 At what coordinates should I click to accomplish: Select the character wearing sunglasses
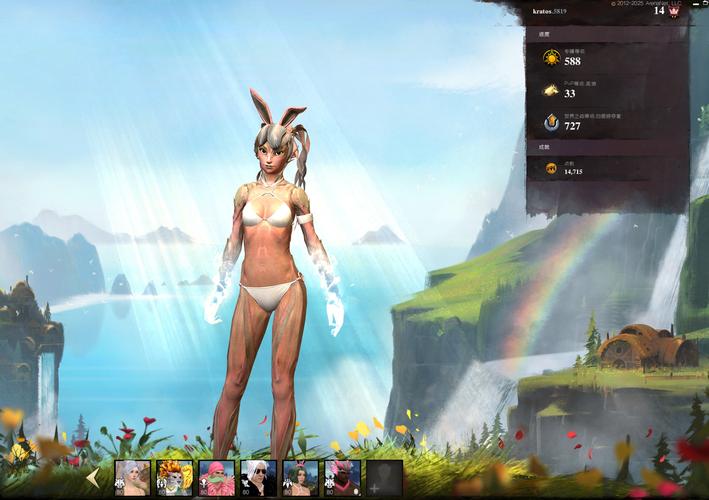tap(258, 478)
